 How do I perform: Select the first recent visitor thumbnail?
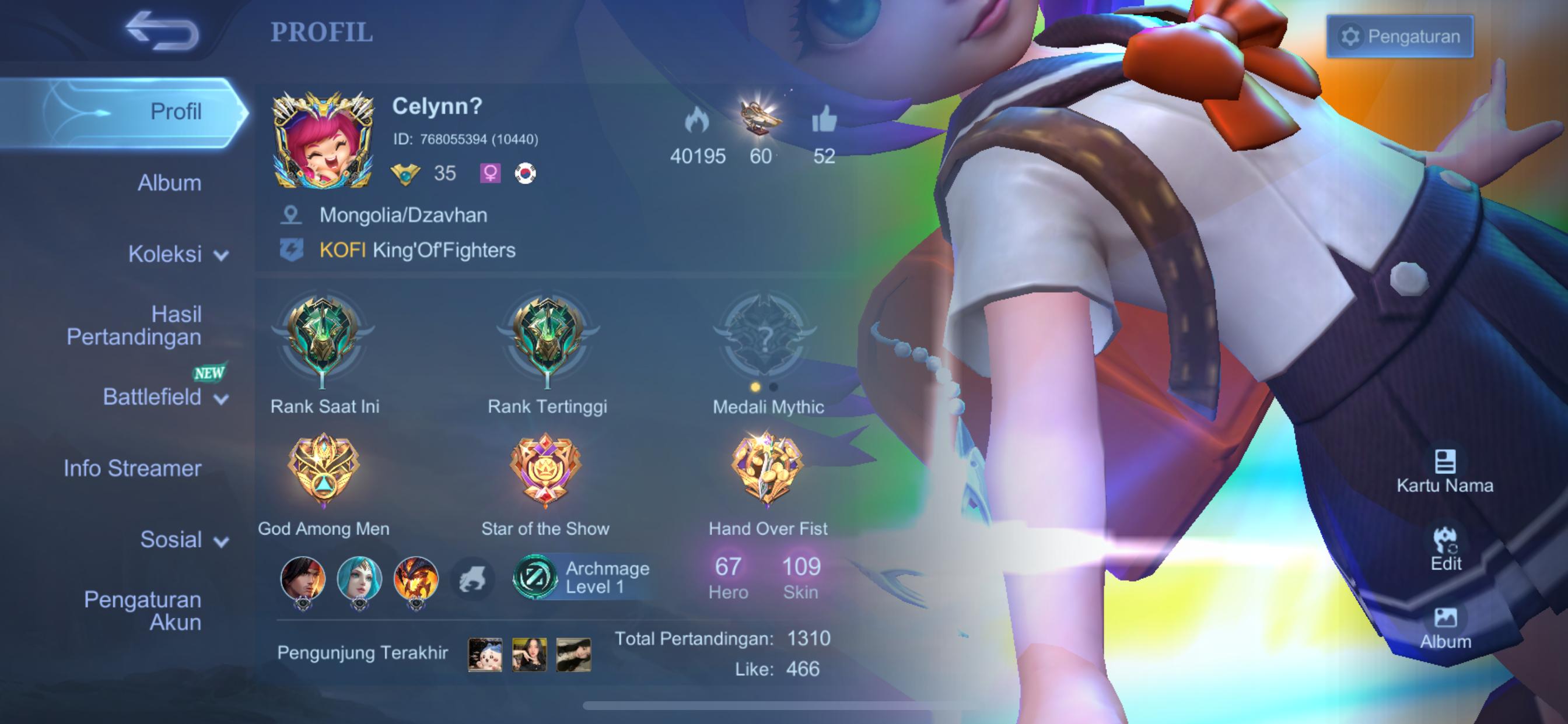pos(485,654)
